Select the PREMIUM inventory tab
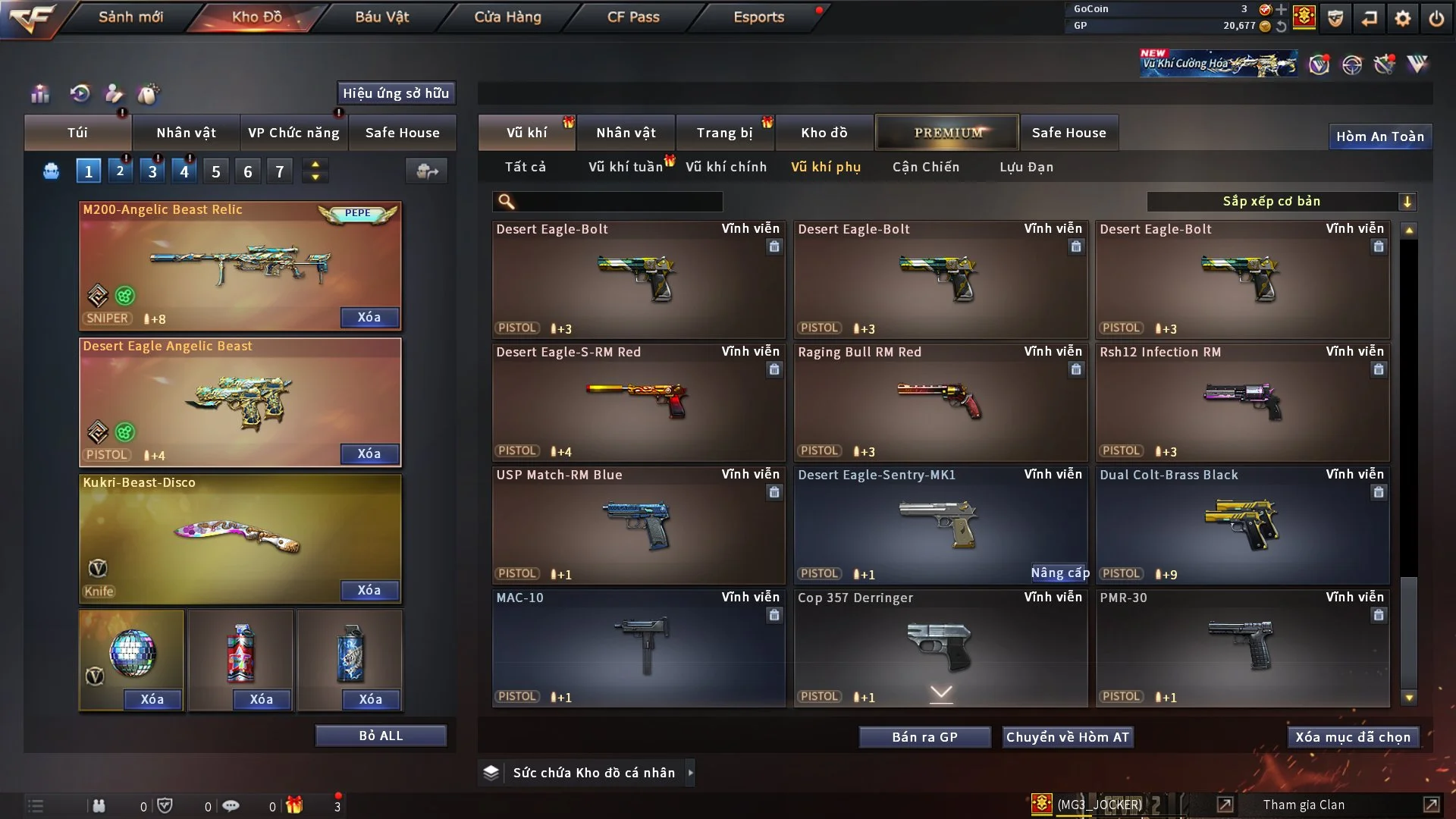 pos(947,133)
